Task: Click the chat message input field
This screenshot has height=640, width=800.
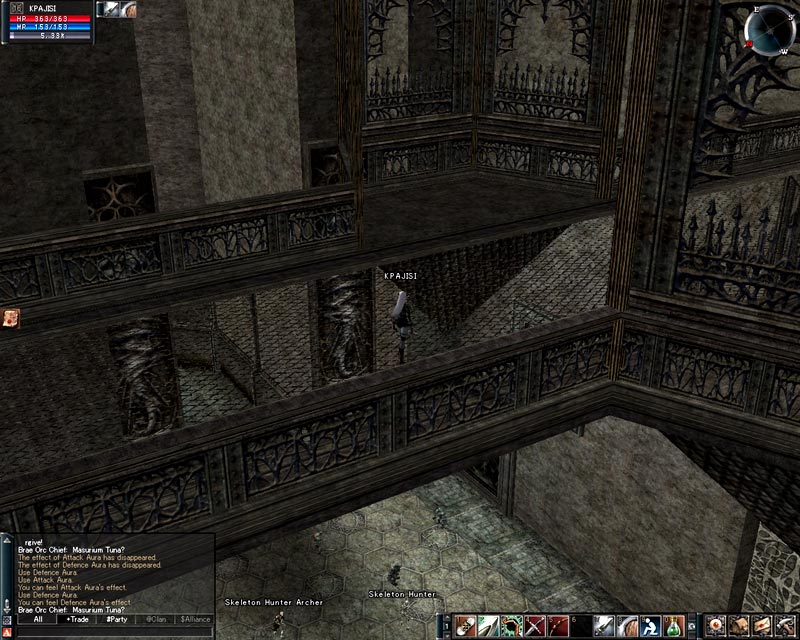Action: pos(115,632)
